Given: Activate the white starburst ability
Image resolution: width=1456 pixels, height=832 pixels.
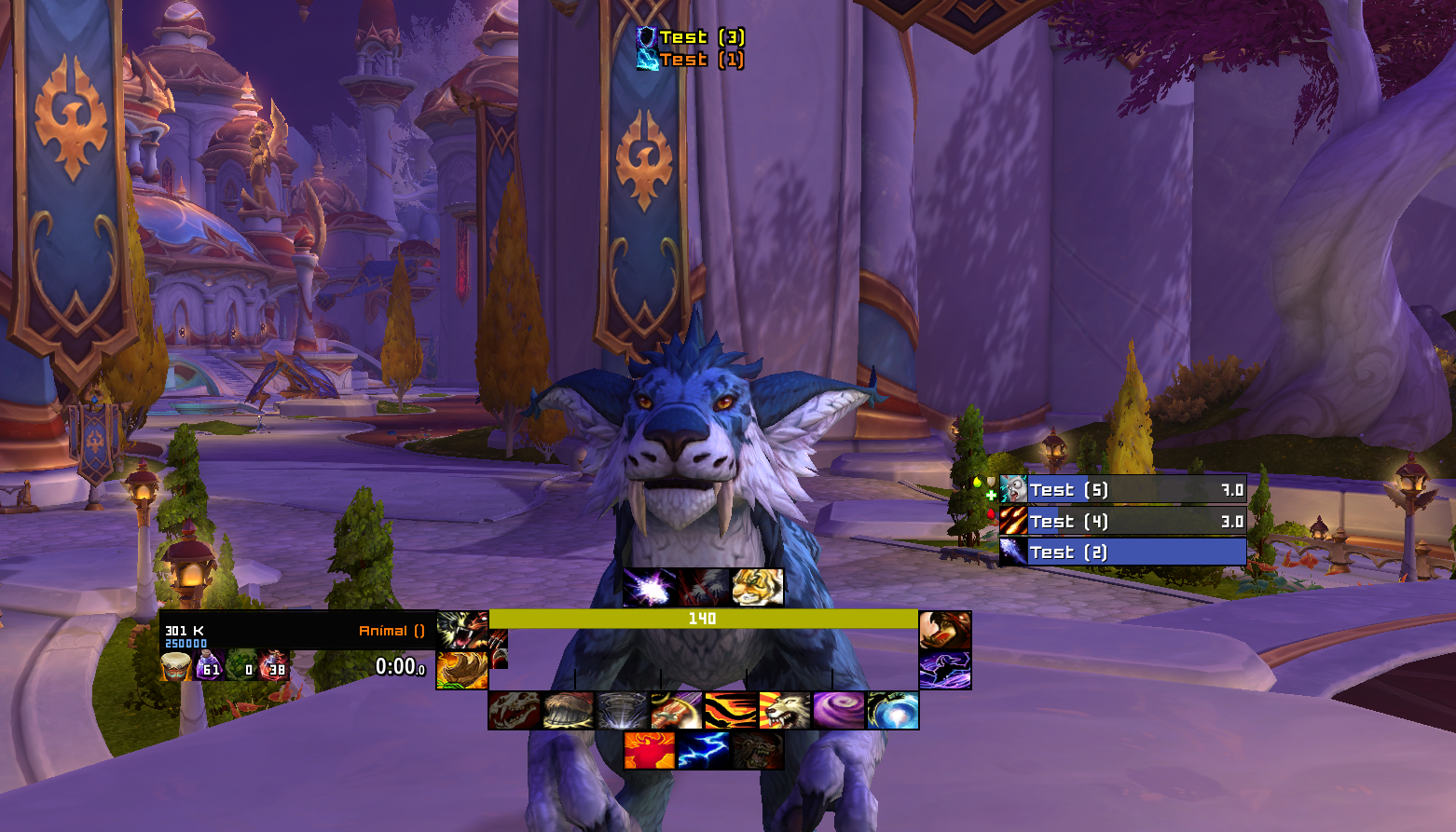Looking at the screenshot, I should (x=650, y=588).
